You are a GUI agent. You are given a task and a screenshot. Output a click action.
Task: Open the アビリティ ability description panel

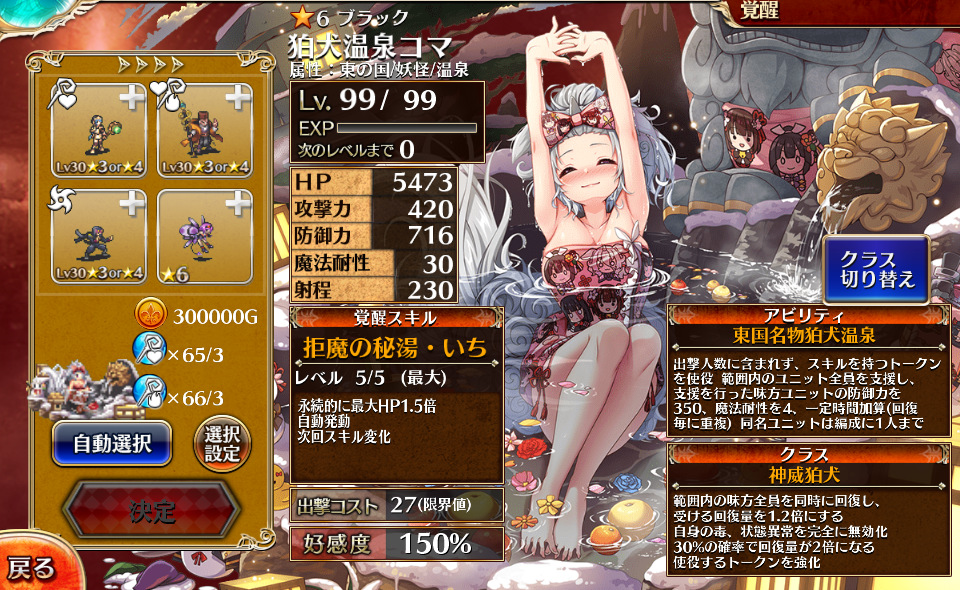pos(809,370)
